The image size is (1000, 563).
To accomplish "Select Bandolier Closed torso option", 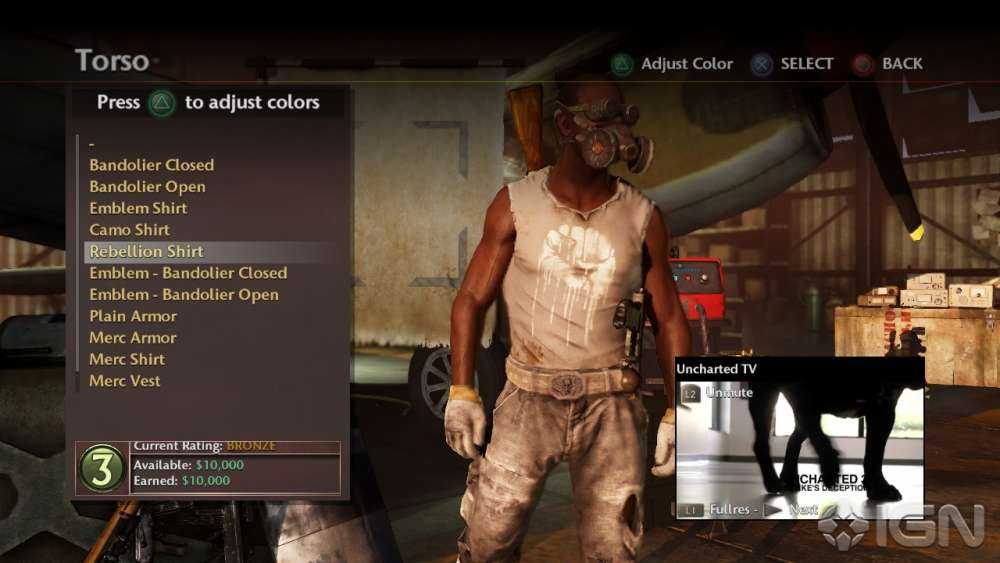I will (x=151, y=165).
